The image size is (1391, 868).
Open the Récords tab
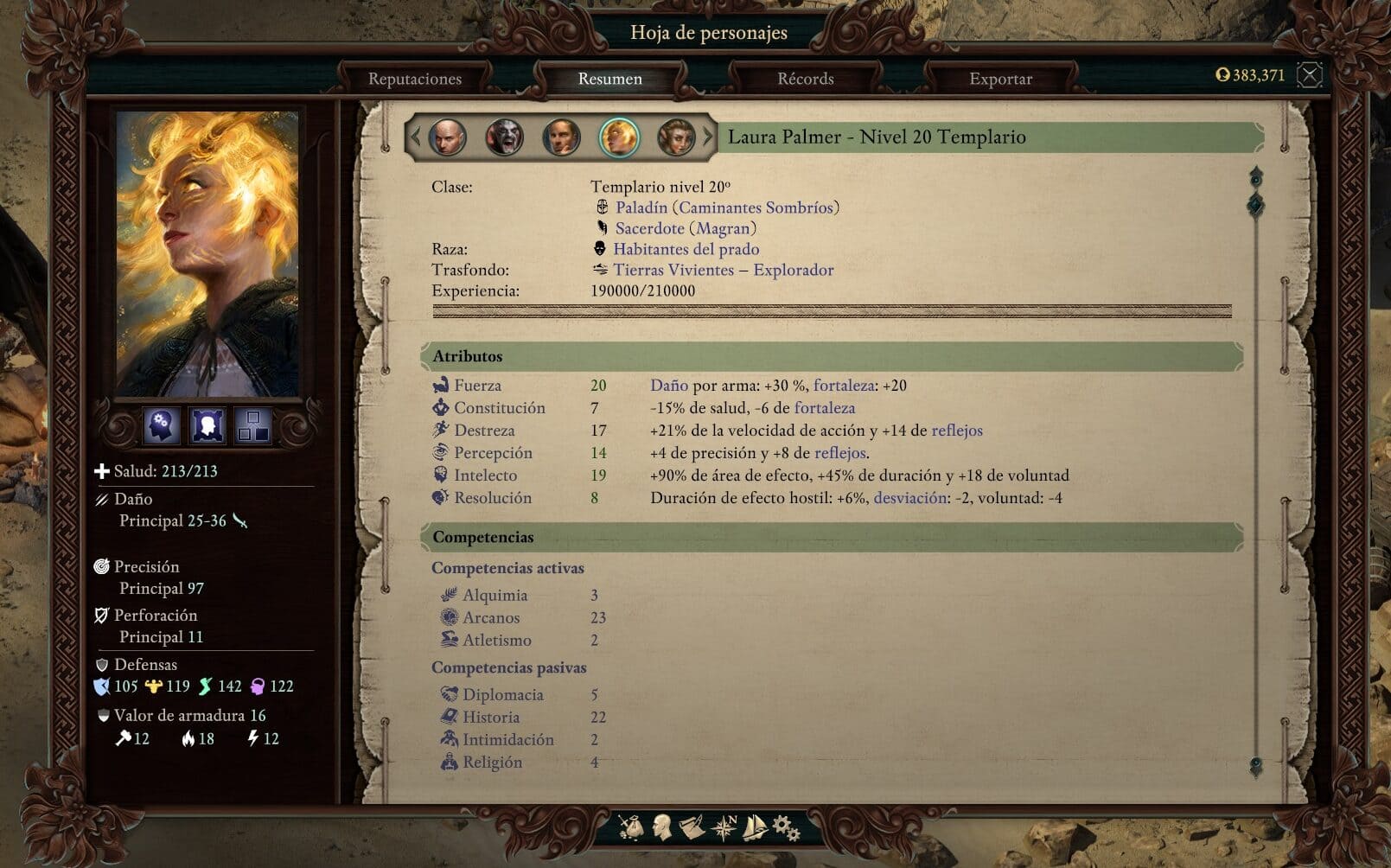click(x=805, y=79)
